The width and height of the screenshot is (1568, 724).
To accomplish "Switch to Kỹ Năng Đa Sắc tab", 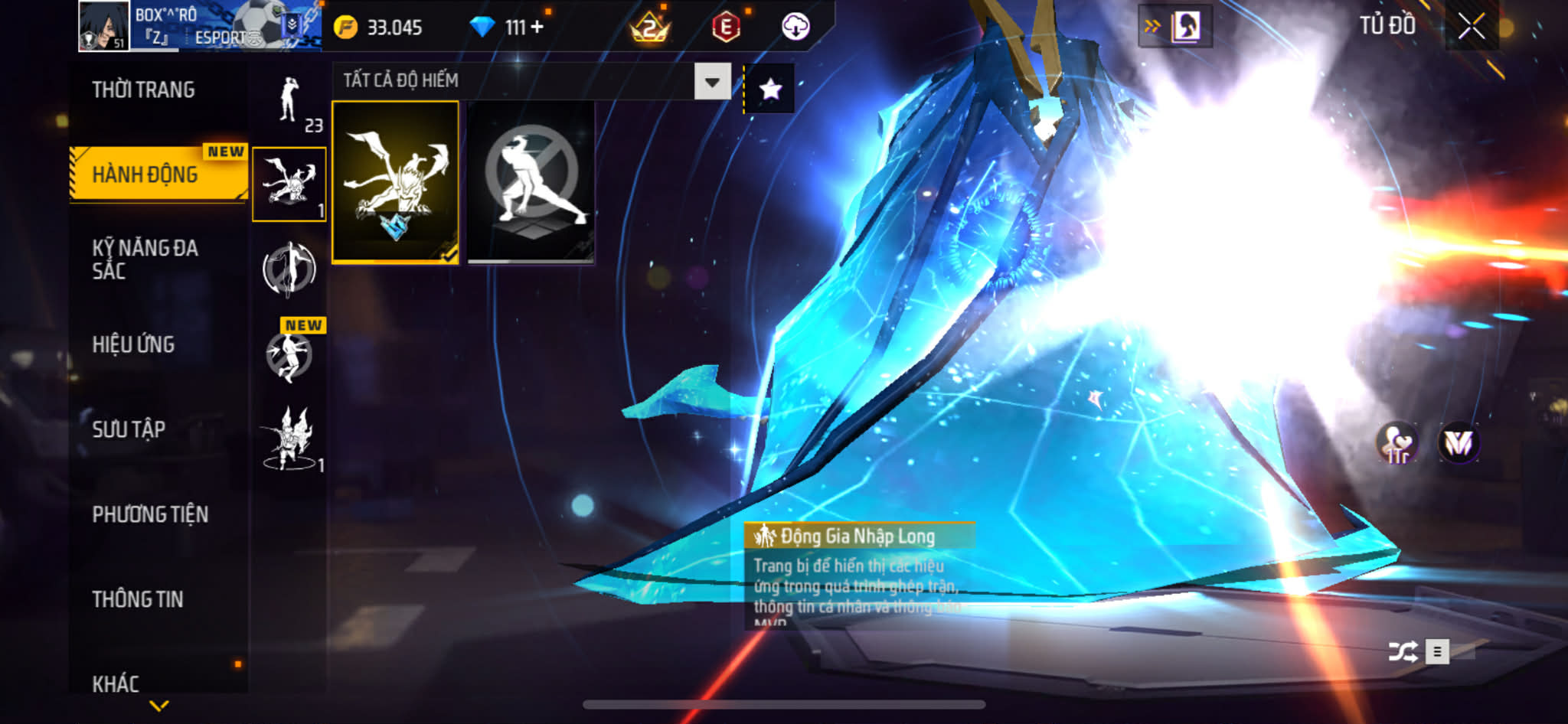I will click(145, 259).
